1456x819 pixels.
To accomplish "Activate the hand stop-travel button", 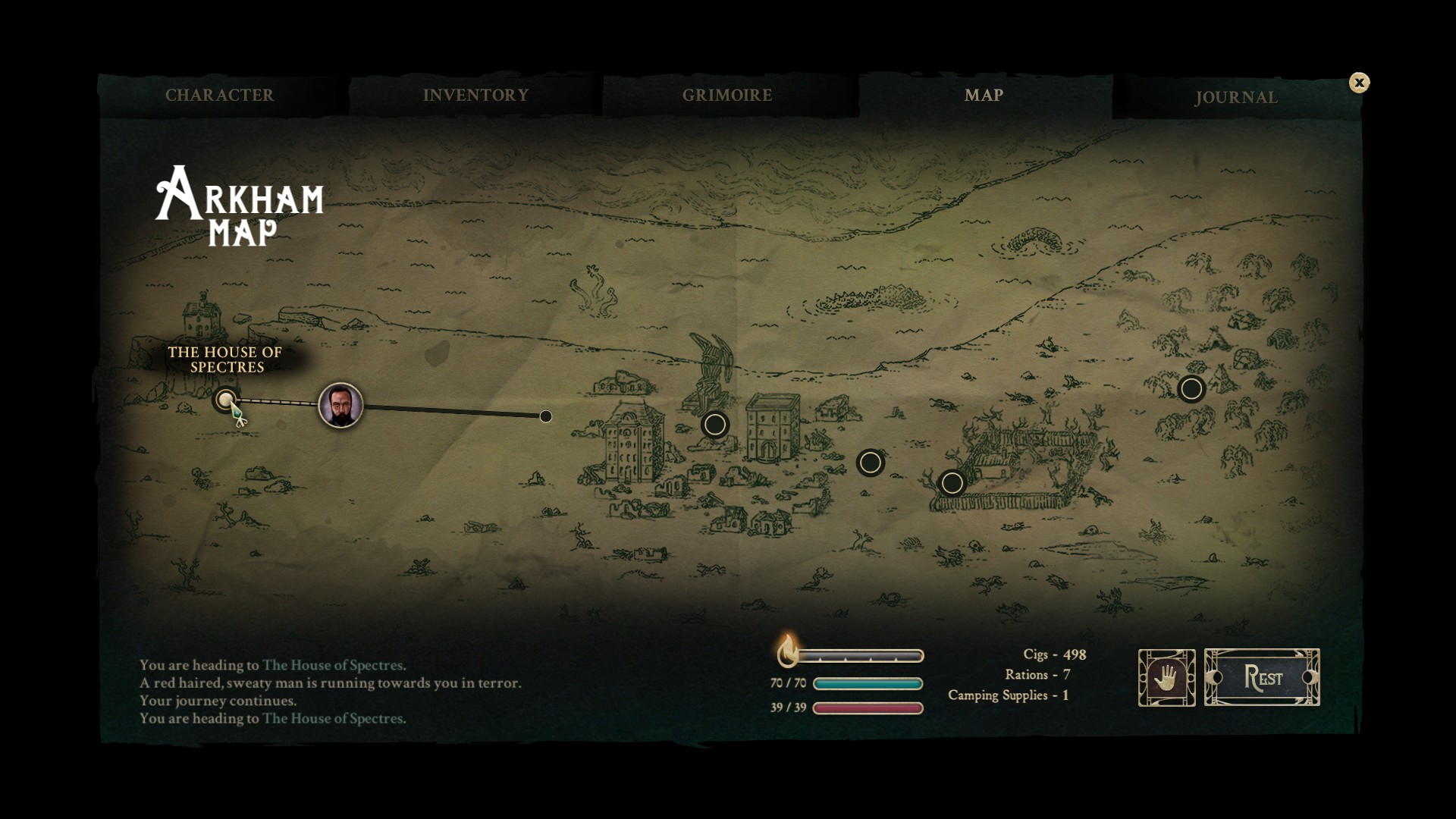I will click(x=1166, y=677).
